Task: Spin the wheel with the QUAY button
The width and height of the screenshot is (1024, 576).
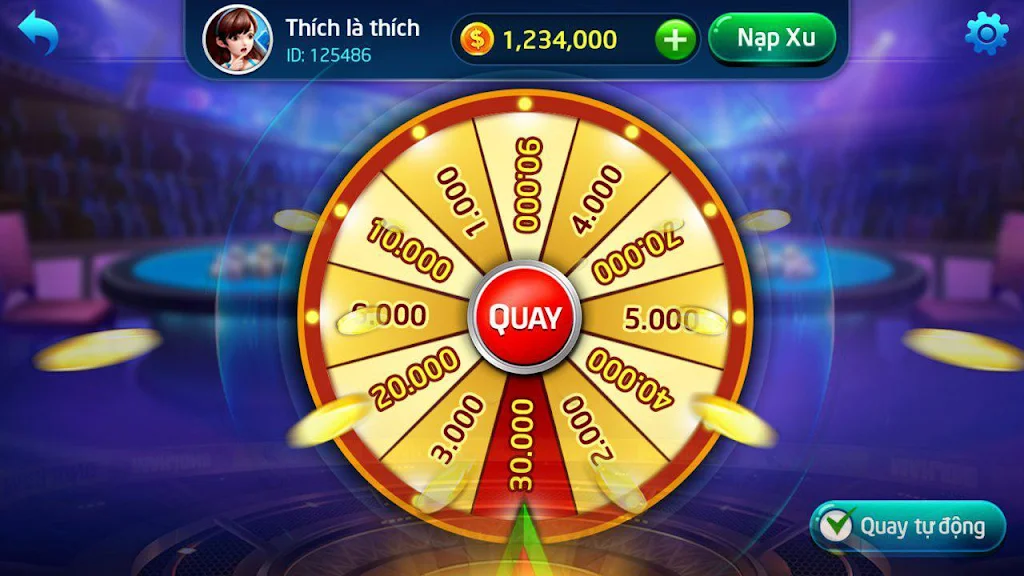Action: pos(524,318)
